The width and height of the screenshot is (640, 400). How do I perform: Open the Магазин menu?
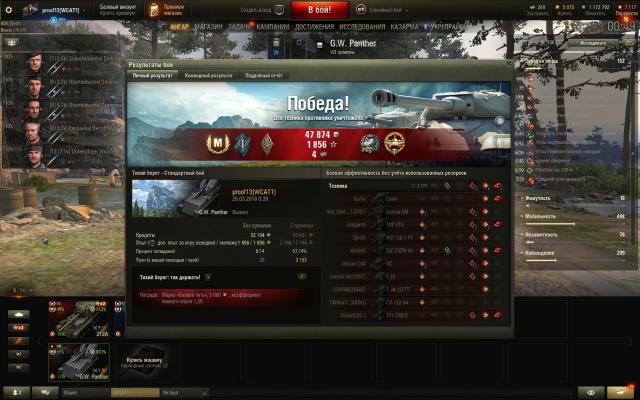coord(209,26)
